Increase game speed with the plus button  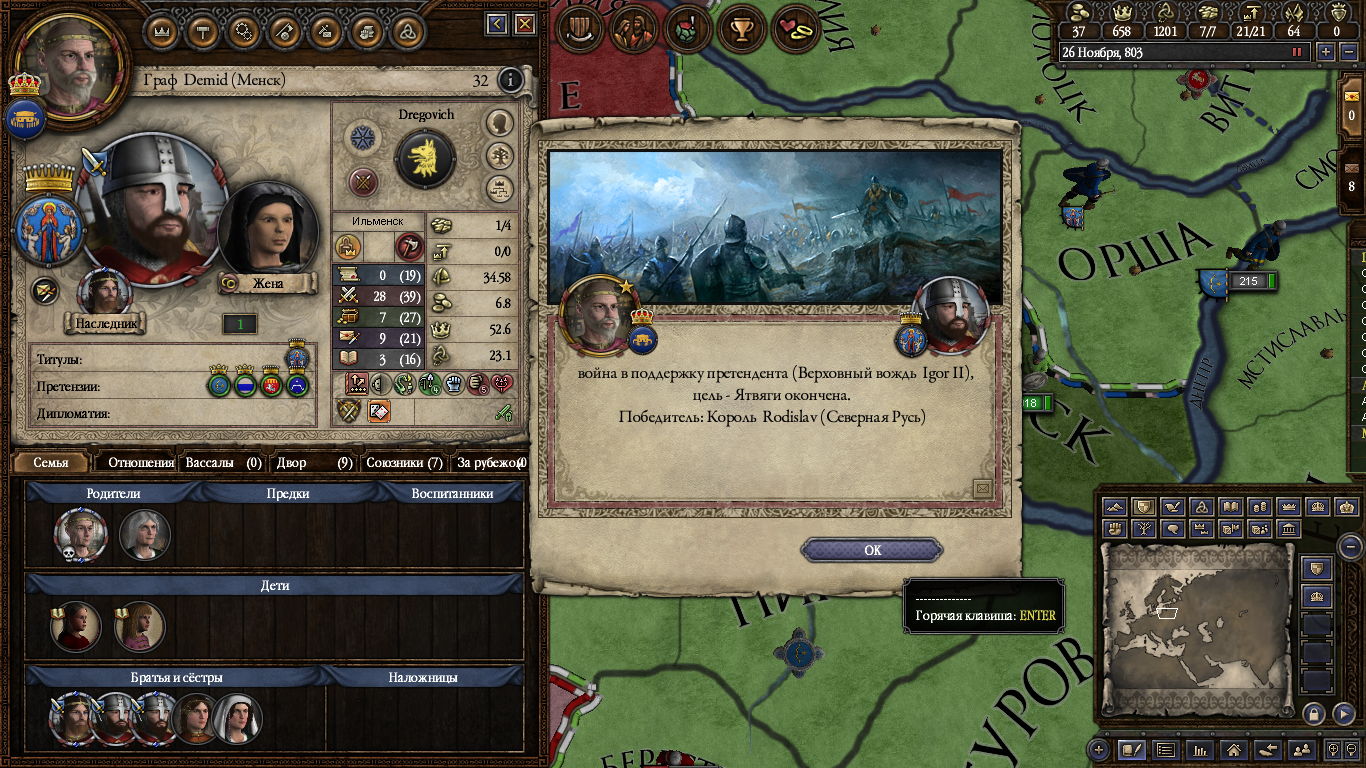(1326, 52)
